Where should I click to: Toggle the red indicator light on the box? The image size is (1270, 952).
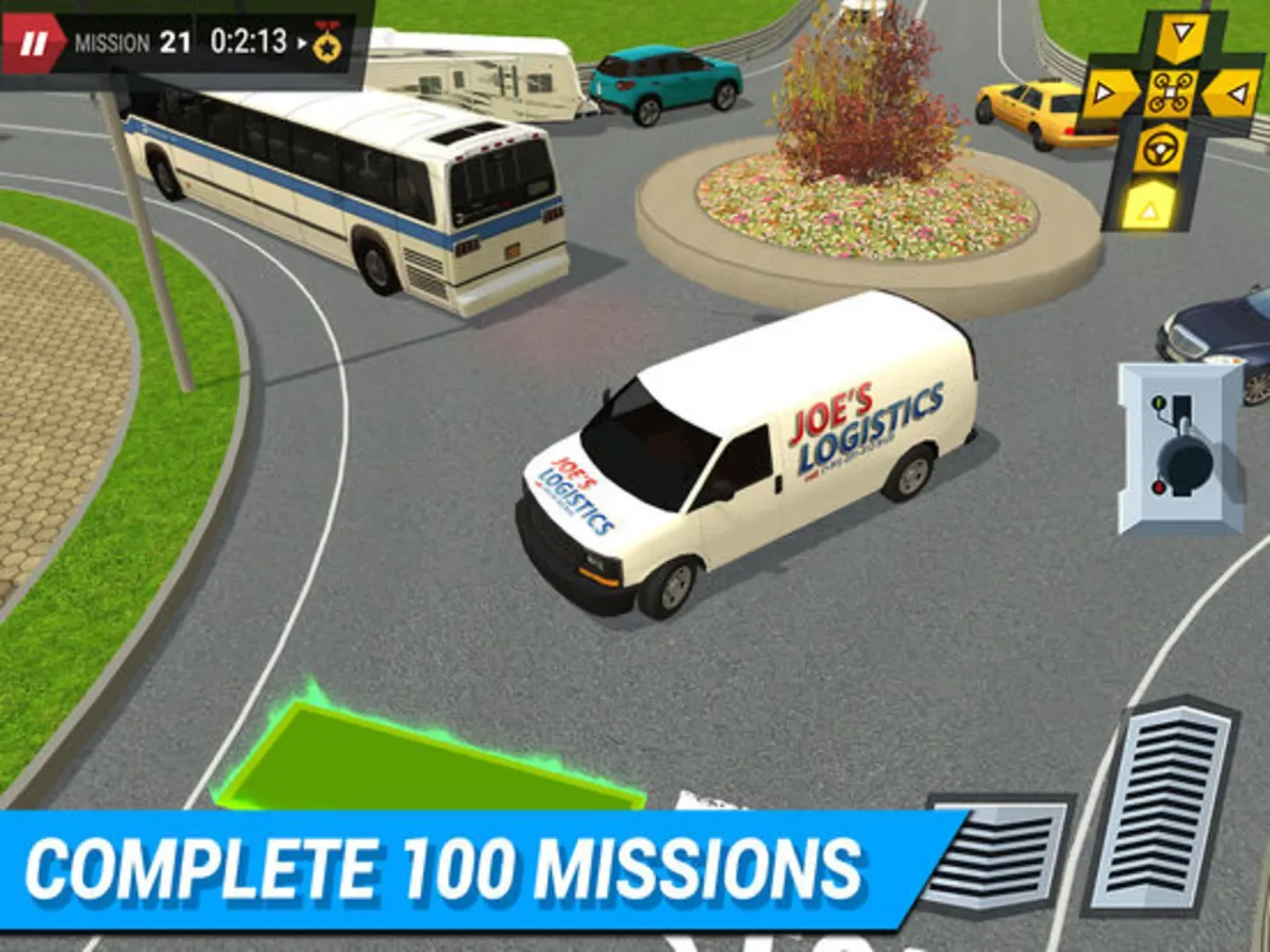point(1158,486)
